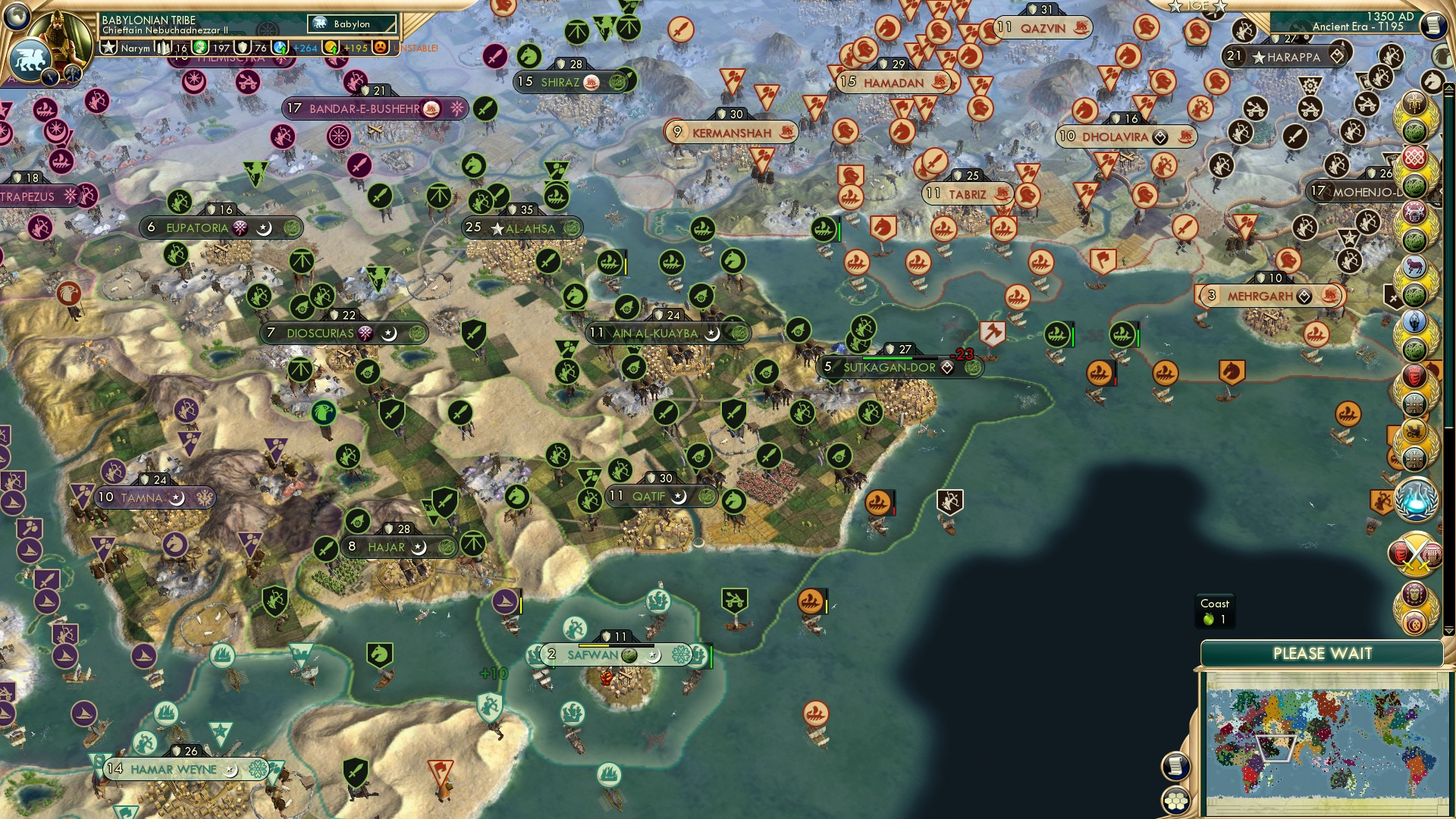The height and width of the screenshot is (819, 1456).
Task: Click the blue globe notification medallion on right sidebar
Action: (x=1417, y=499)
